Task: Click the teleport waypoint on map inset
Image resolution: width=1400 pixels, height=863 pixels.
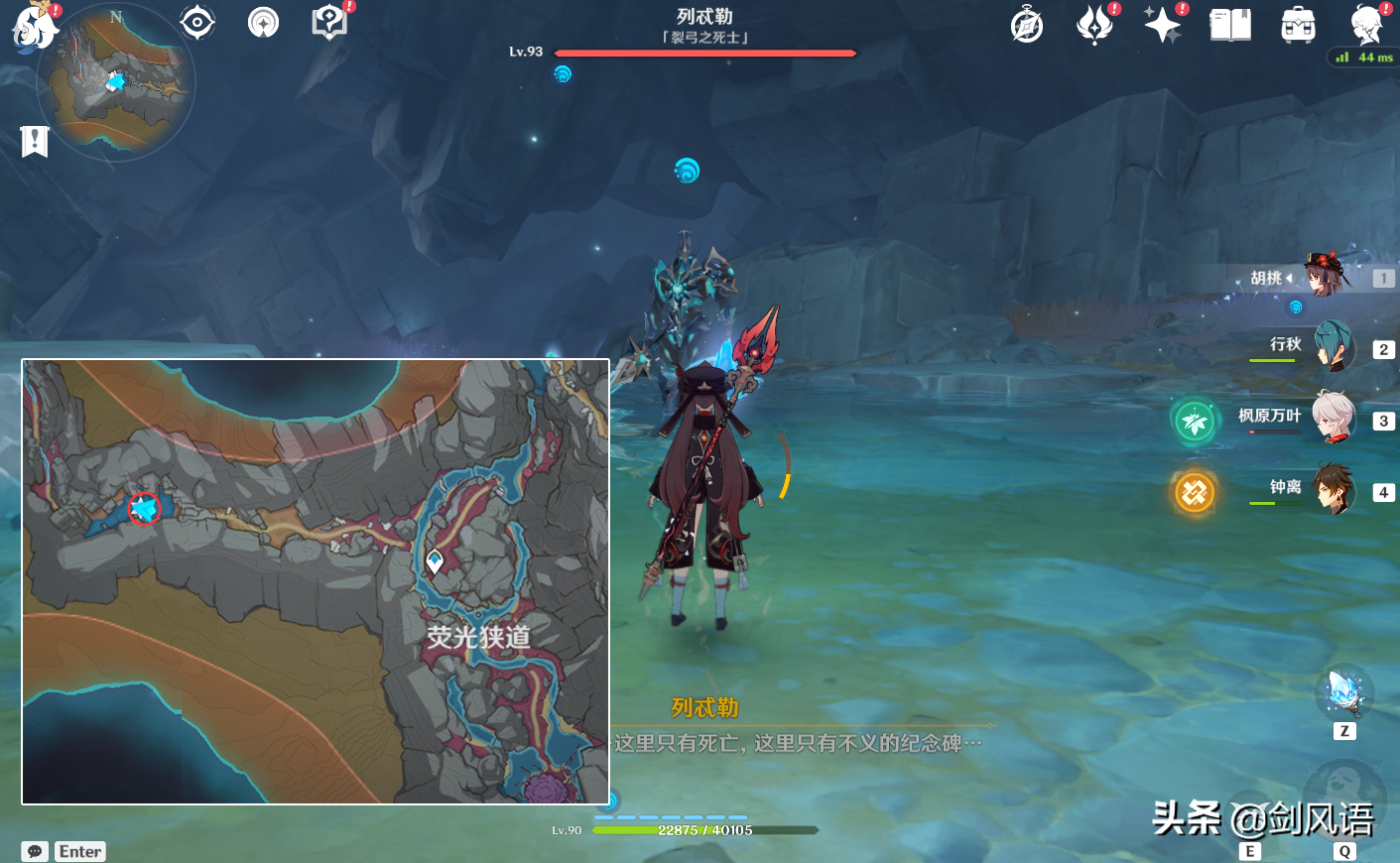Action: coord(434,561)
